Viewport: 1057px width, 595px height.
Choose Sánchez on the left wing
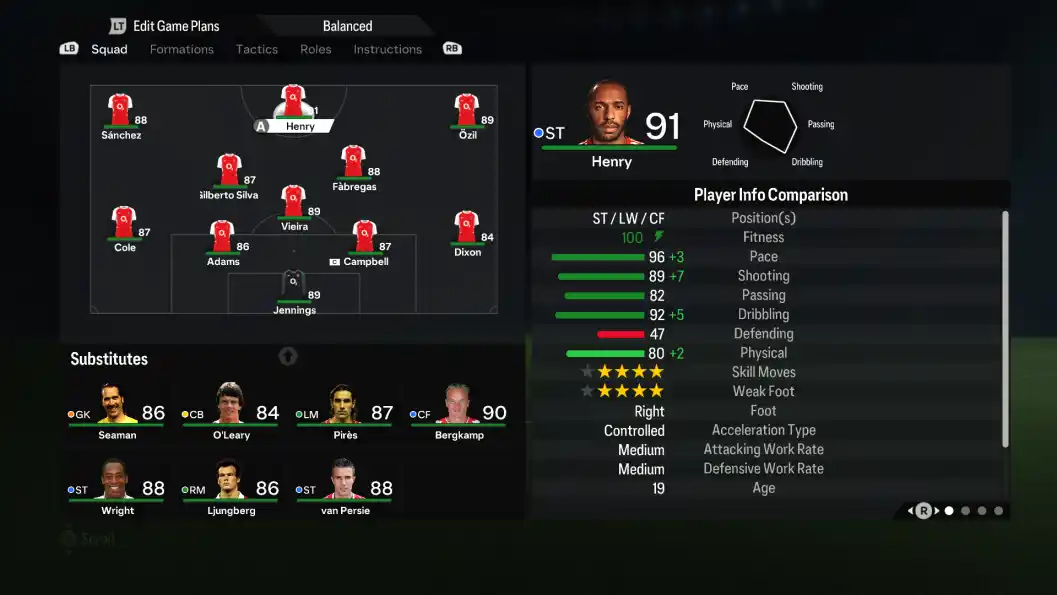121,112
